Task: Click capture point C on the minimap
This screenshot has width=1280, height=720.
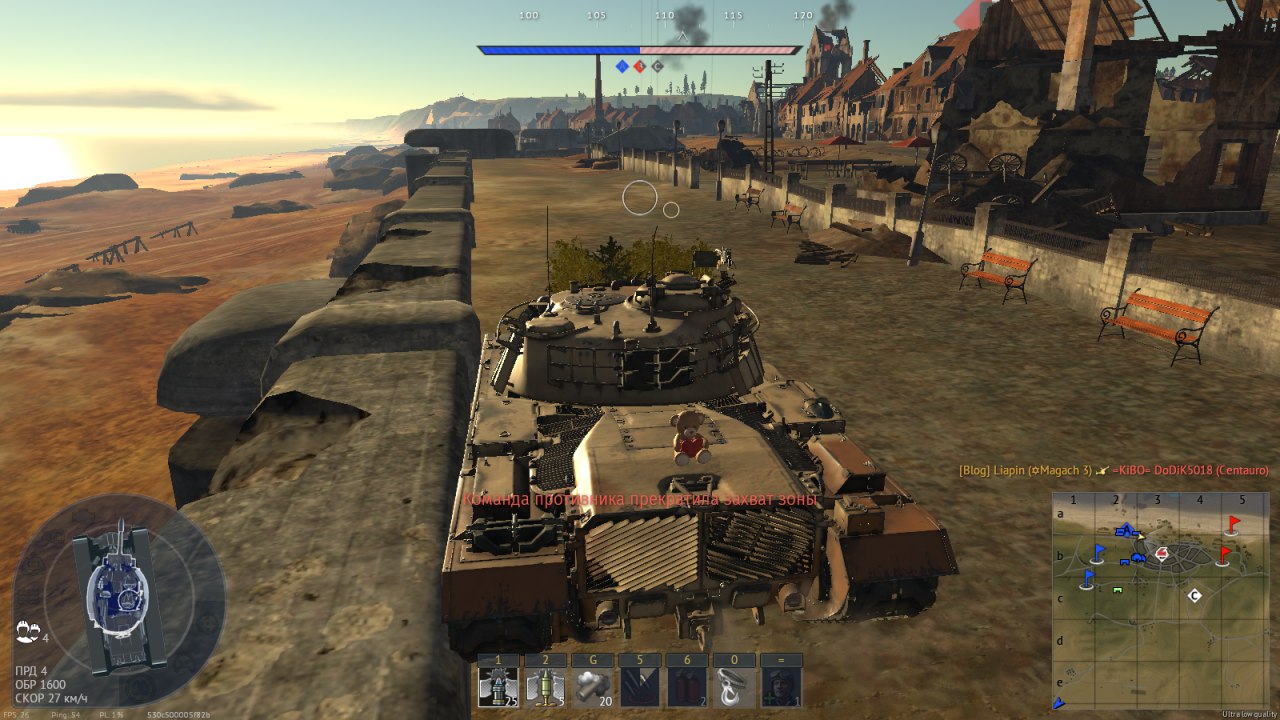Action: coord(1194,595)
